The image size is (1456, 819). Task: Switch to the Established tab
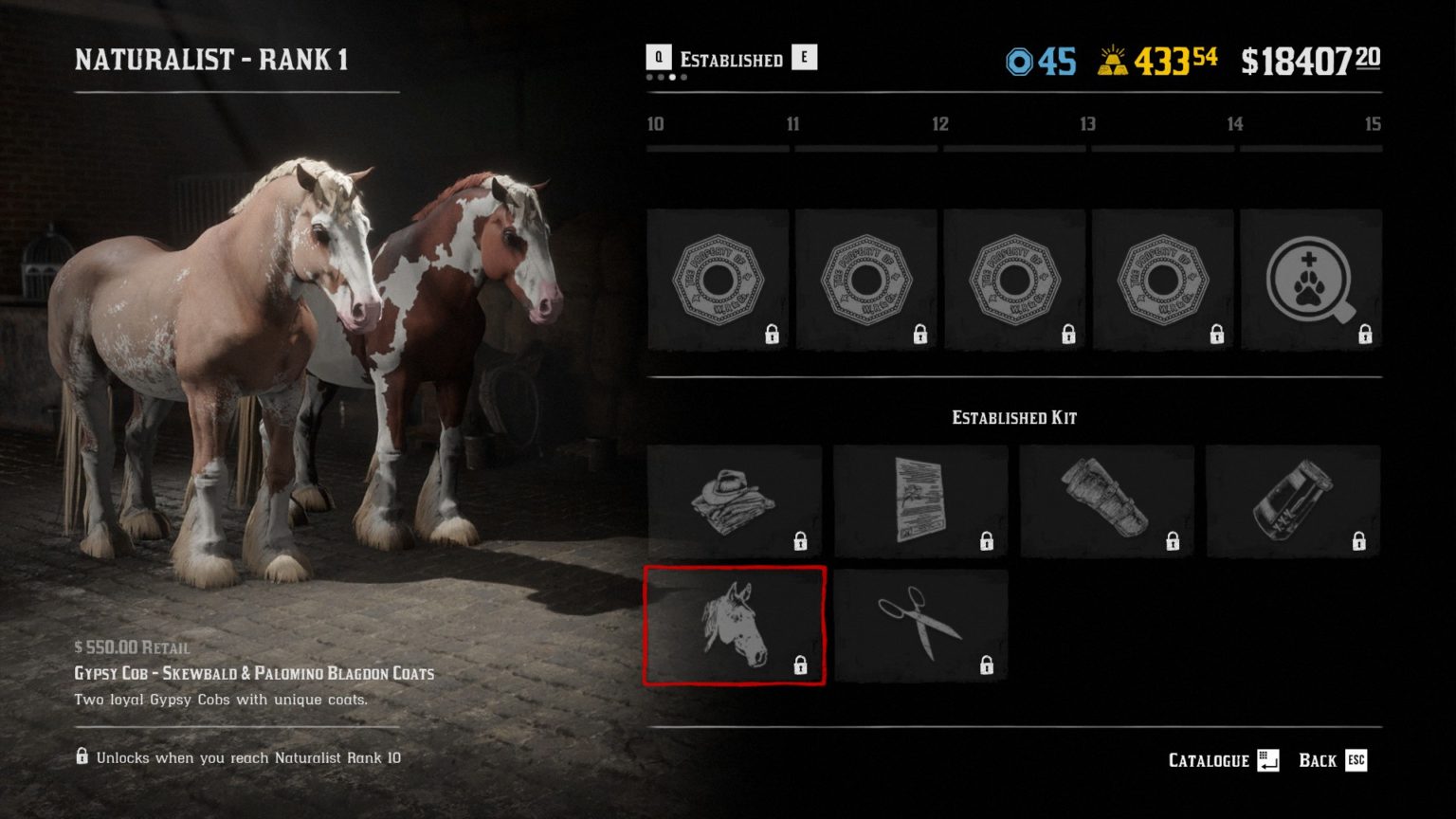(730, 59)
